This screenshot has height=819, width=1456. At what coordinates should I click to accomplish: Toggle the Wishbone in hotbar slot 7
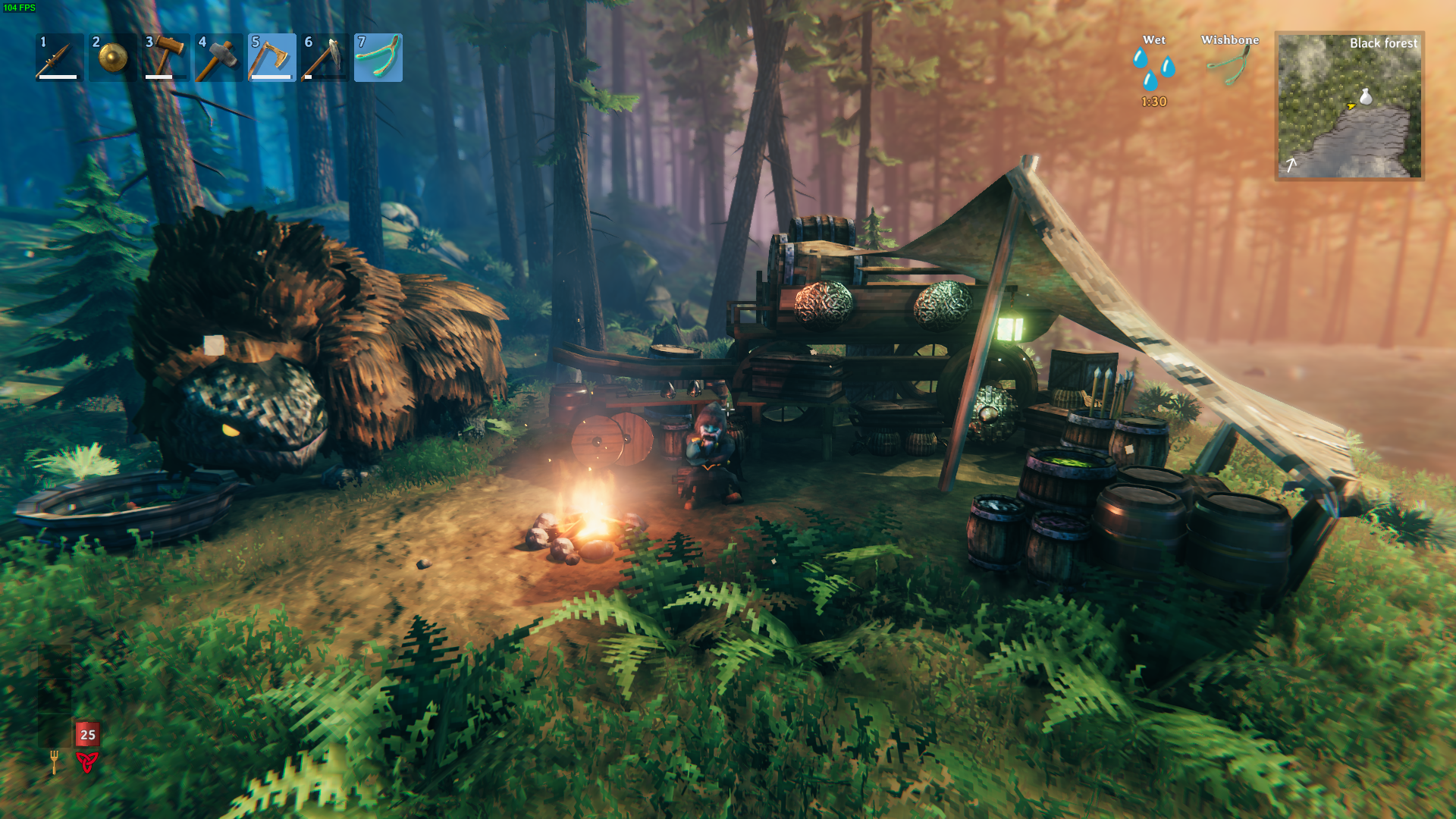378,58
